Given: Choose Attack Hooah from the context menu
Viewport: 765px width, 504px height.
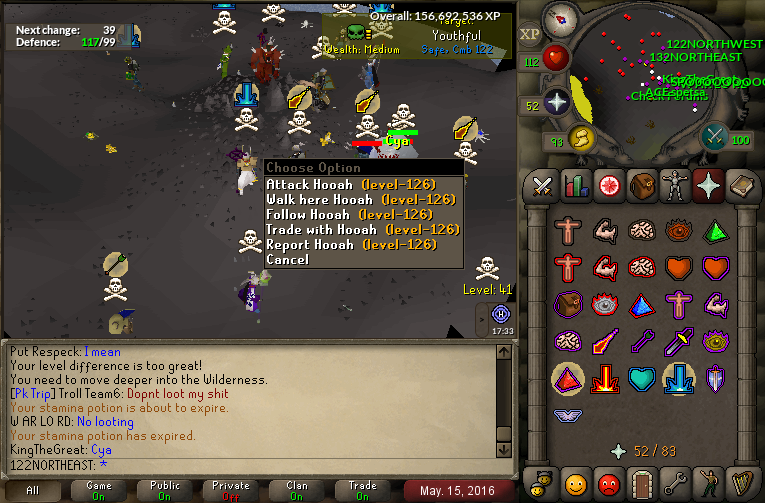Looking at the screenshot, I should coord(309,185).
